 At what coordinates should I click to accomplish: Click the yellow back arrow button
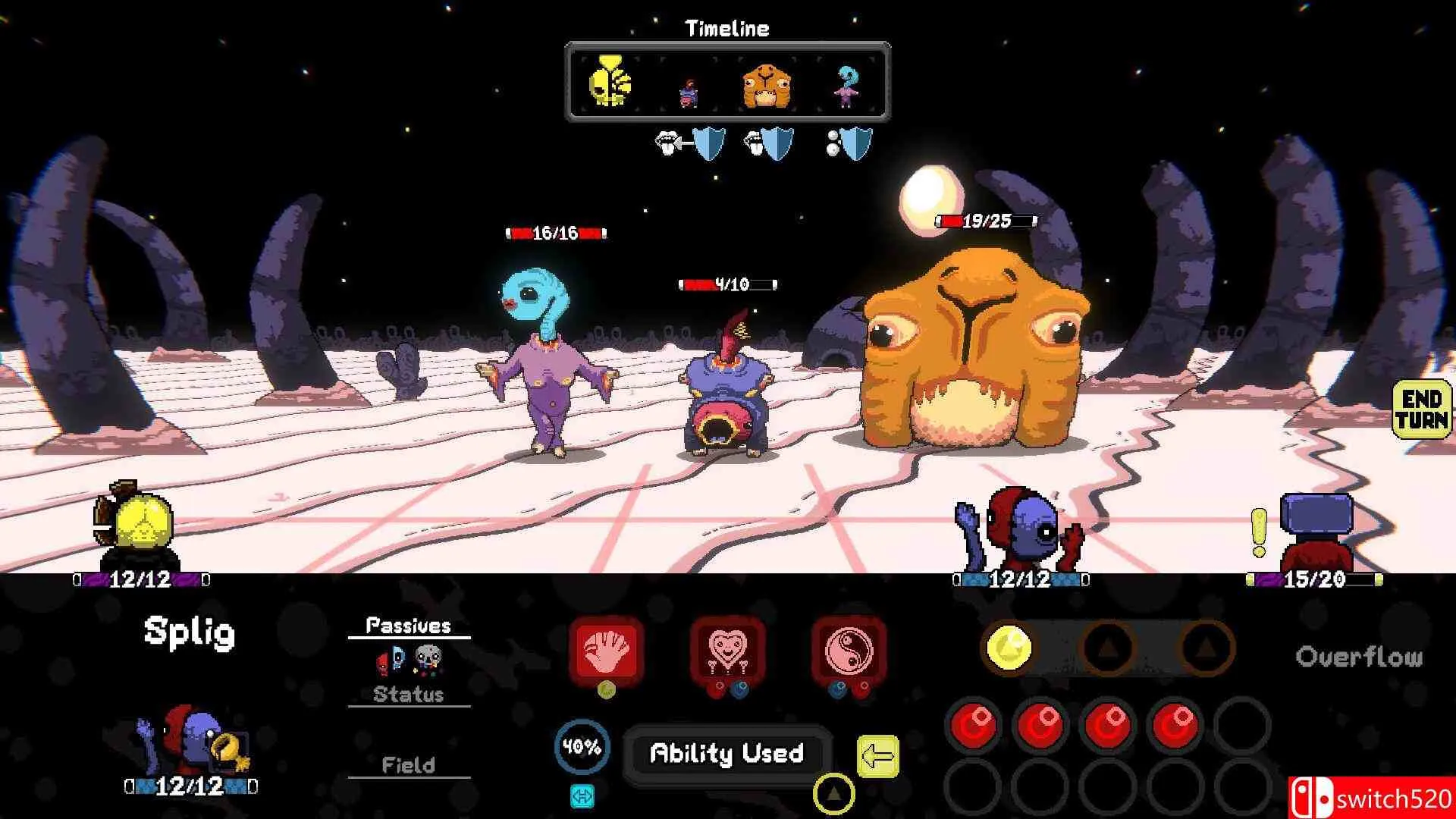tap(877, 756)
